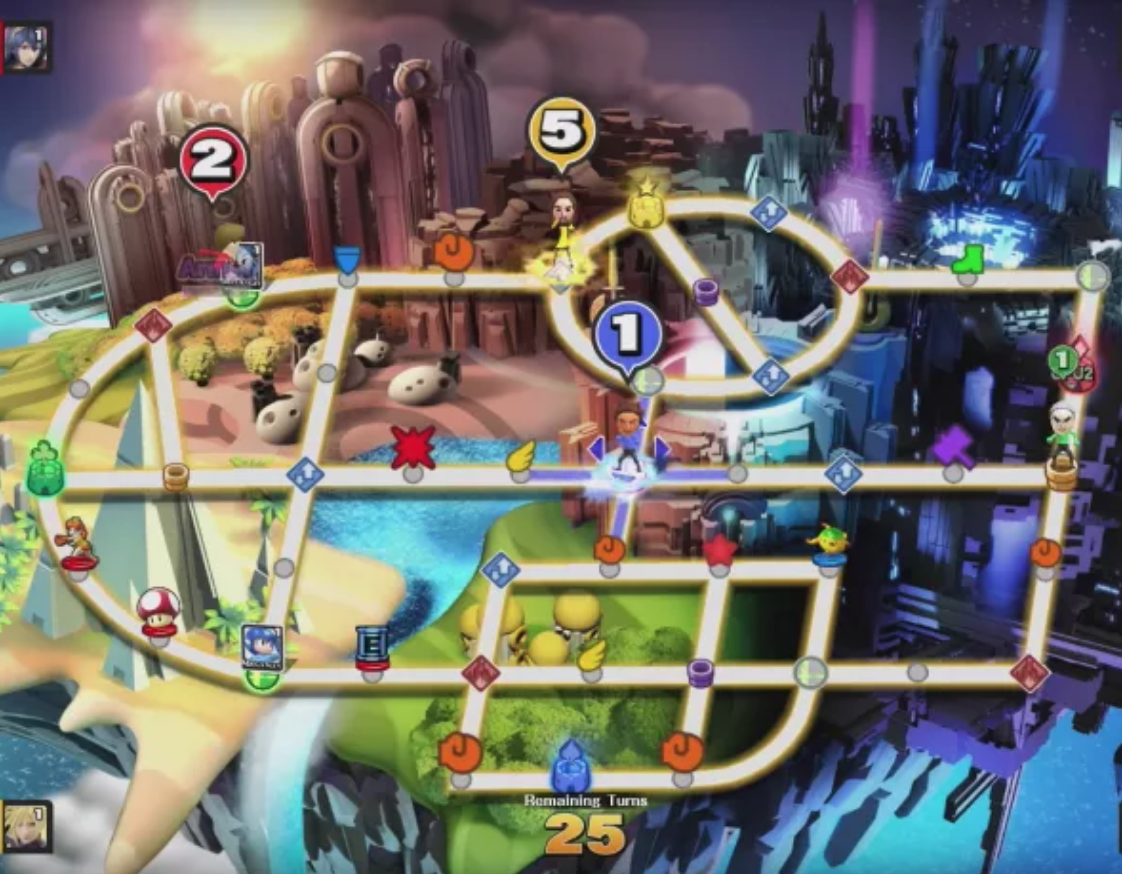1122x874 pixels.
Task: Click the yellow player 5 marker
Action: [562, 130]
